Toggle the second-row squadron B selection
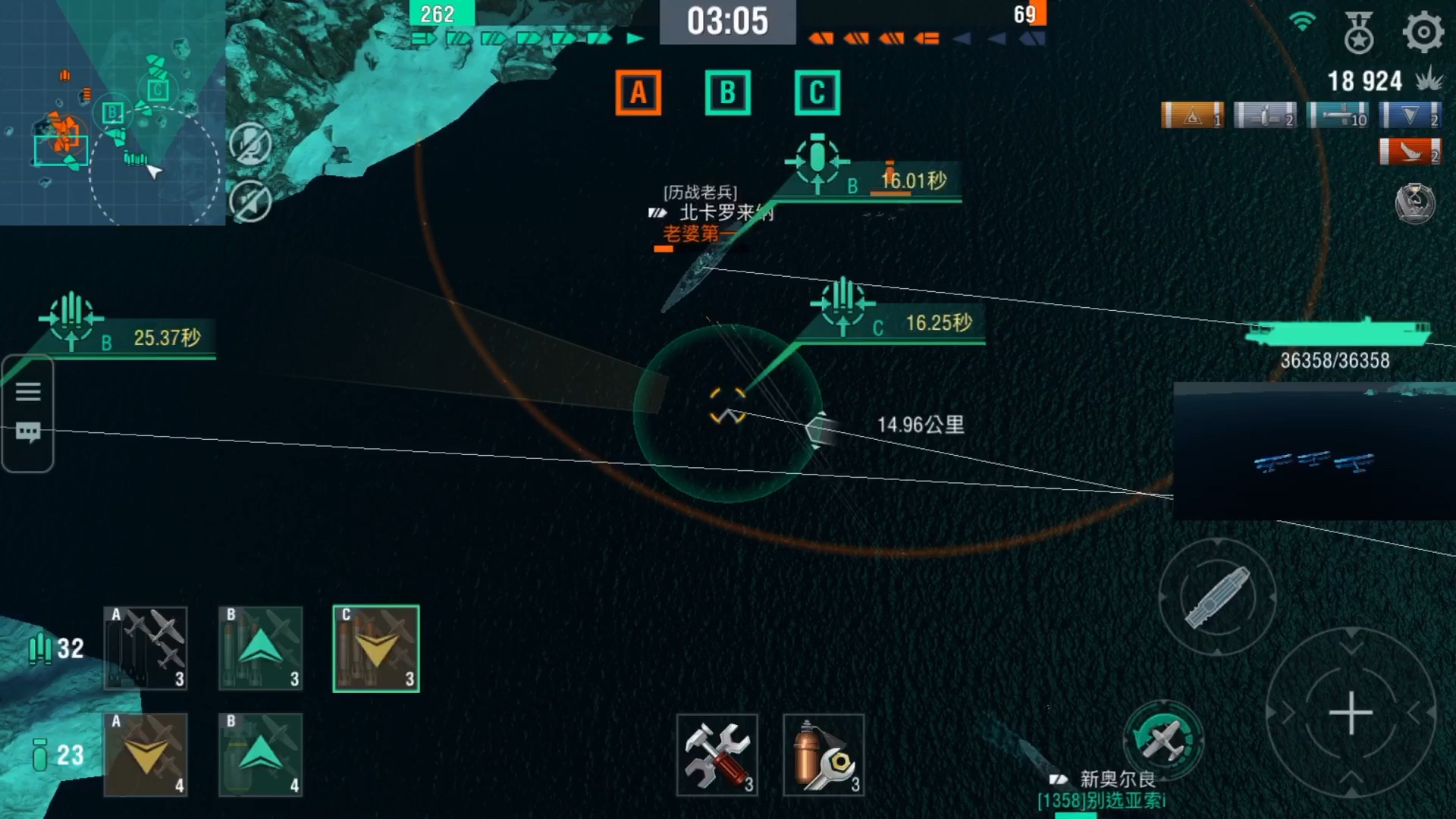The height and width of the screenshot is (819, 1456). pyautogui.click(x=260, y=756)
